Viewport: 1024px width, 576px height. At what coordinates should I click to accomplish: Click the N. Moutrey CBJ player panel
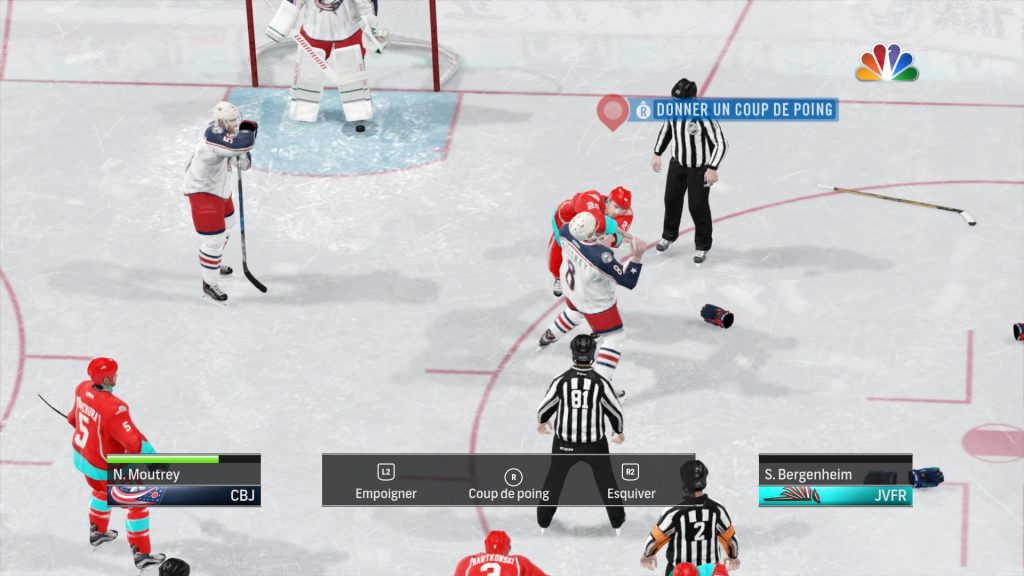click(x=184, y=481)
